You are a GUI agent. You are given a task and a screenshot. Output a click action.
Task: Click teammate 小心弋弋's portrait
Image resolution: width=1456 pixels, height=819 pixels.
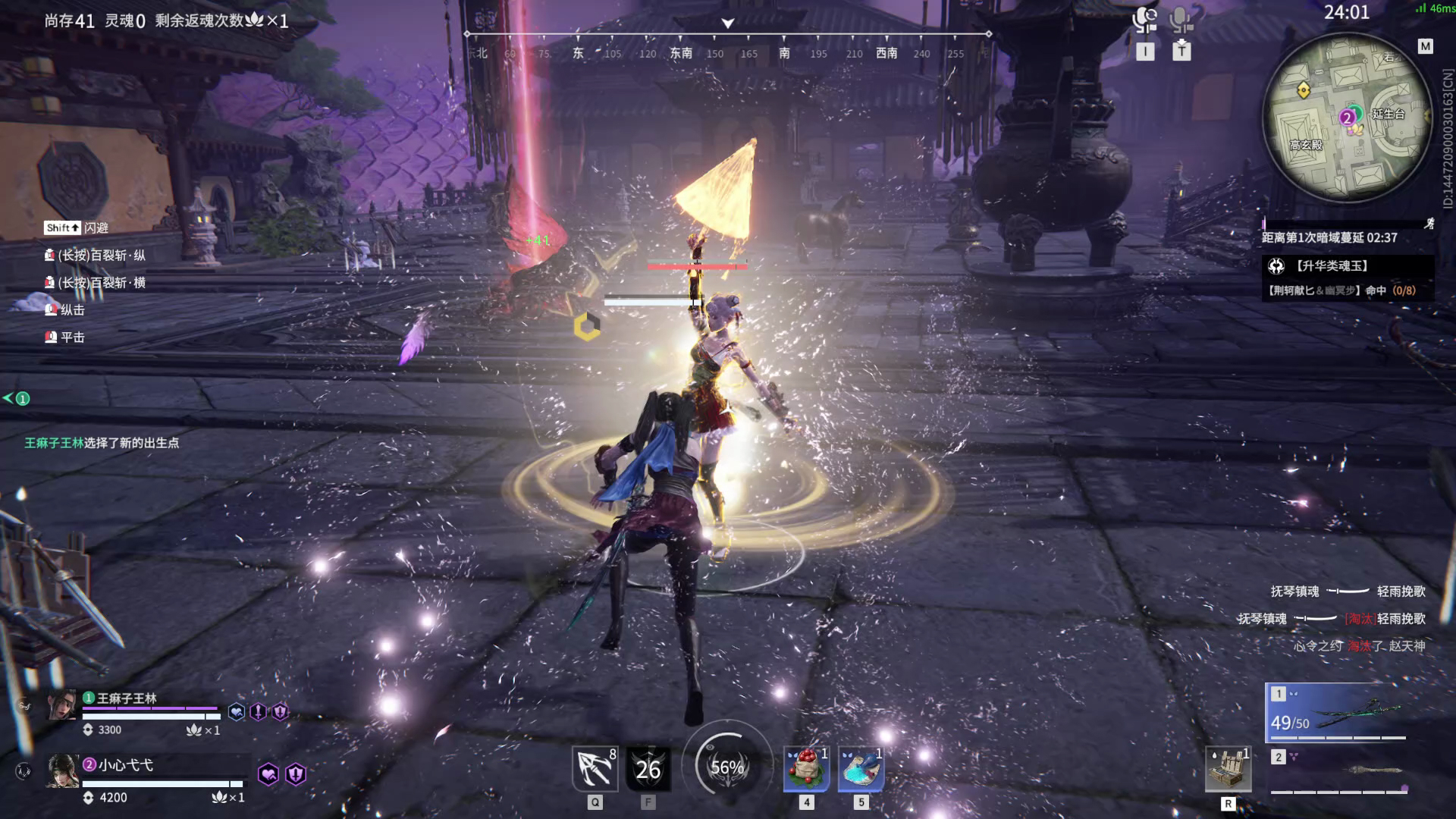[63, 771]
